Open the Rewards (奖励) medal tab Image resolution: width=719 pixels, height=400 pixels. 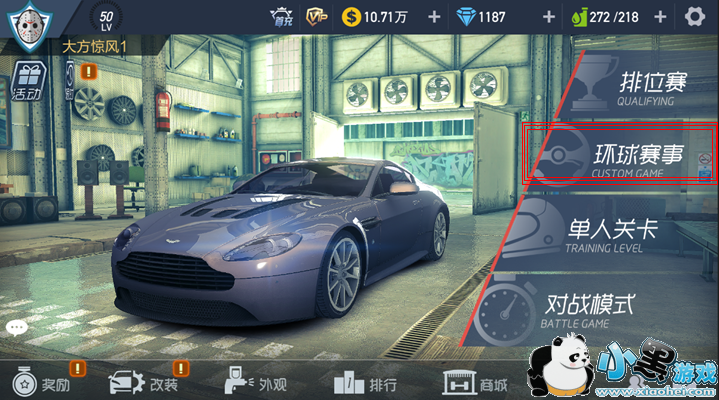click(x=42, y=383)
